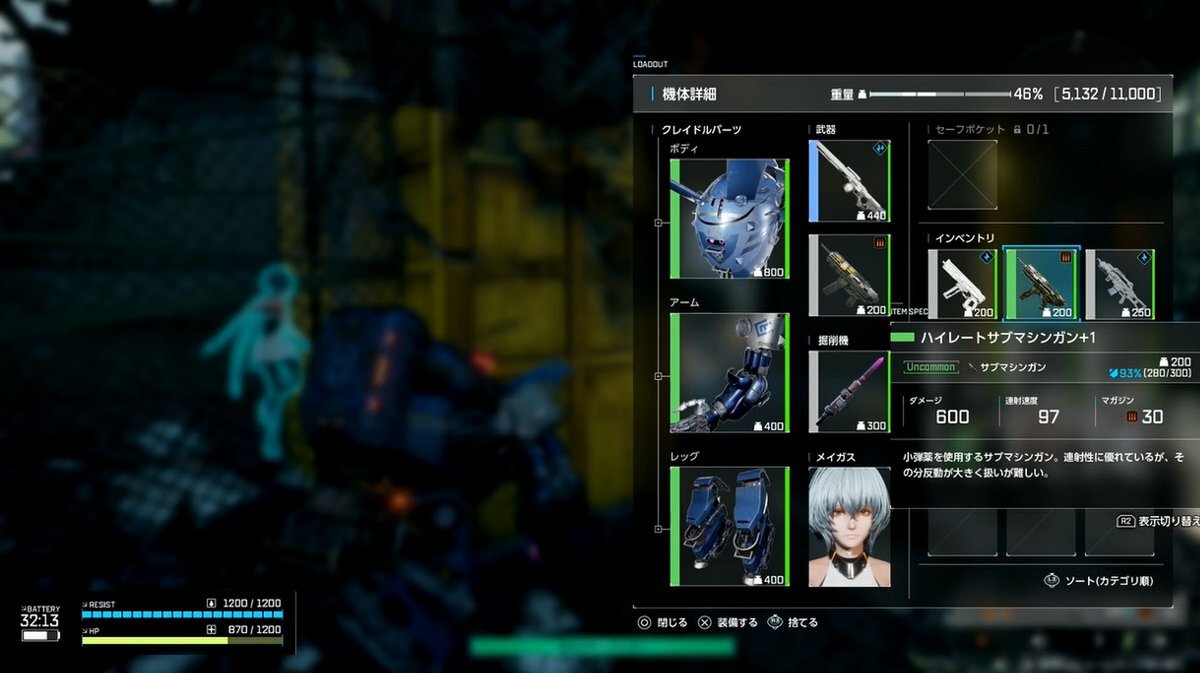Viewport: 1200px width, 673px height.
Task: Click the Magus character portrait
Action: 849,526
